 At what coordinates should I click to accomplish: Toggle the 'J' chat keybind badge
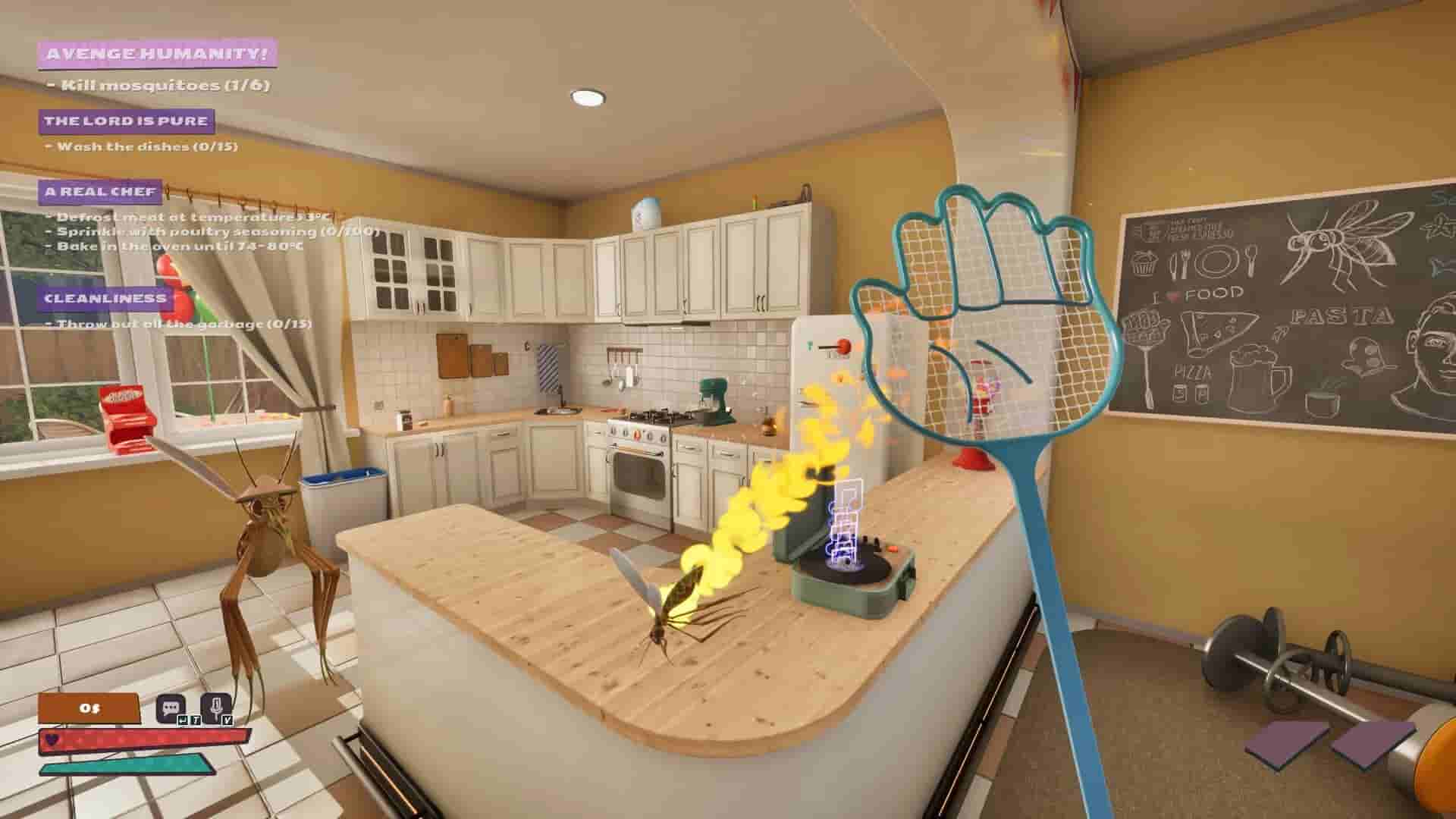(x=184, y=721)
